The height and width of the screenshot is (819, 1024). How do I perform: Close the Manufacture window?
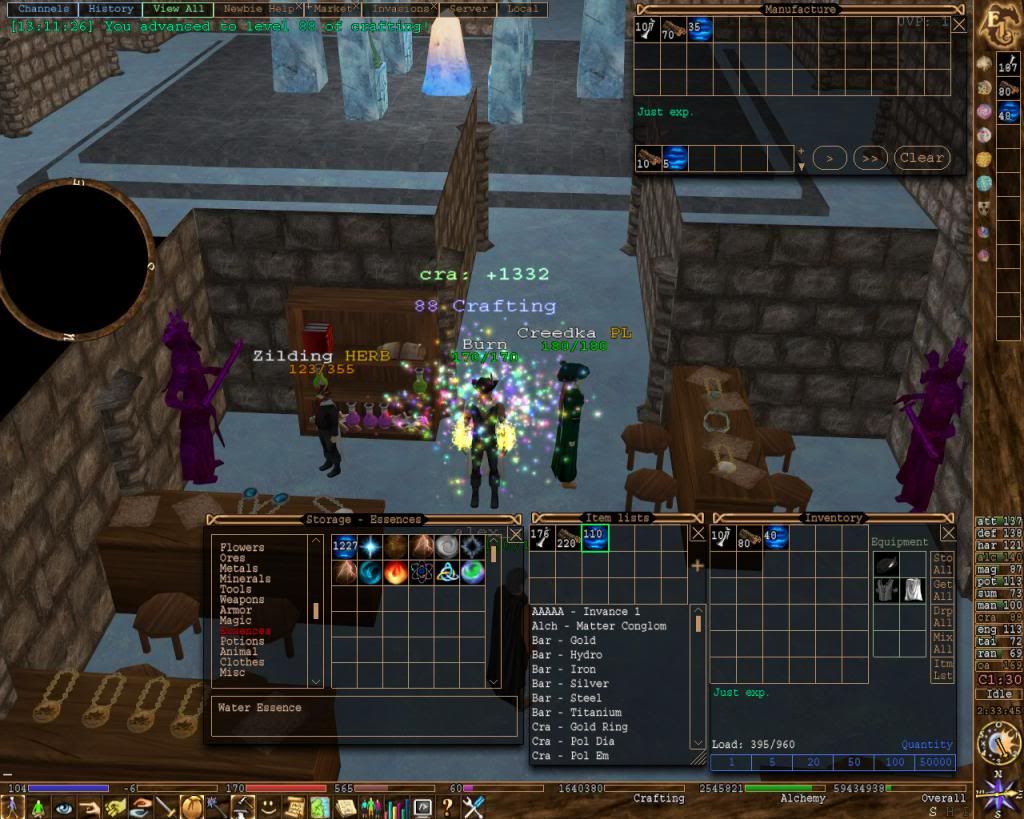(x=958, y=25)
